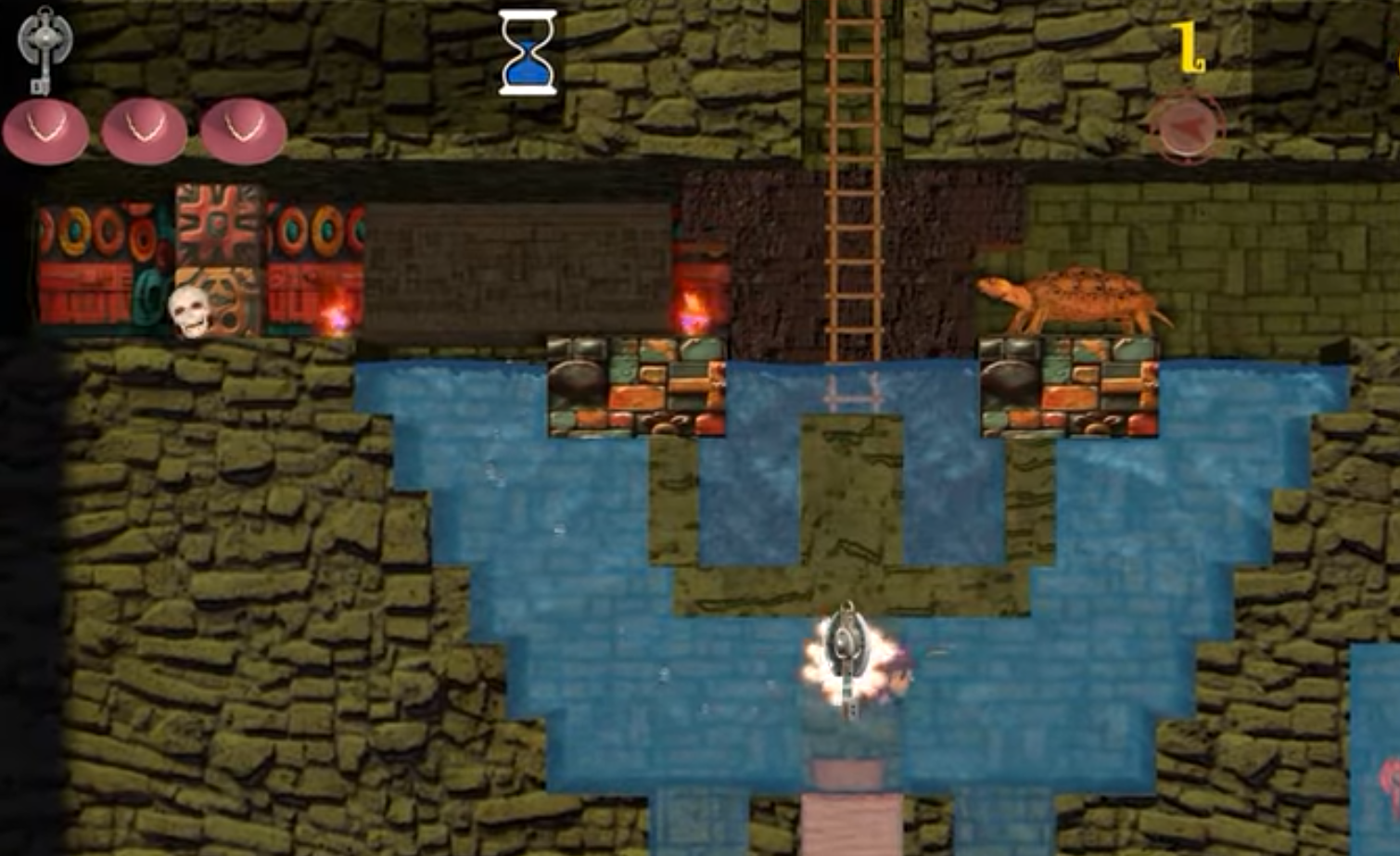Click the rightmost pink hat icon
The width and height of the screenshot is (1400, 856).
tap(241, 130)
